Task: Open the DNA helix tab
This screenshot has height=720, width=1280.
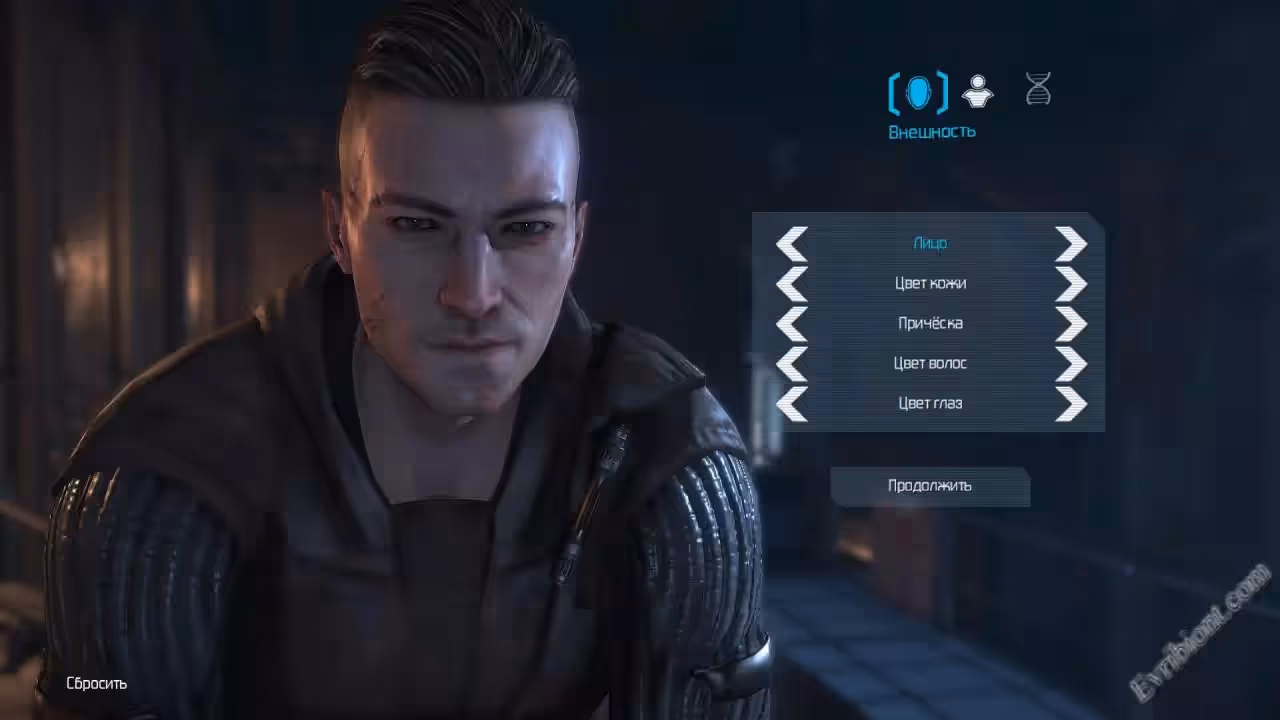Action: pos(1038,89)
